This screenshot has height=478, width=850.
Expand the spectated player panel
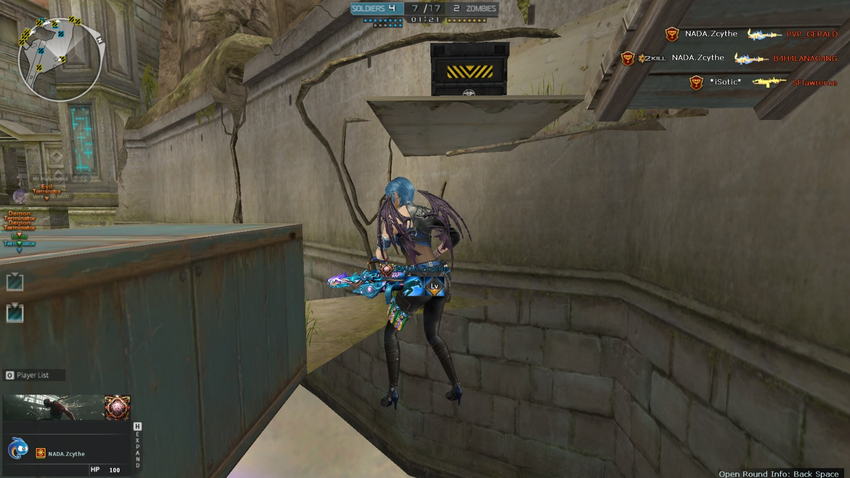[x=137, y=446]
